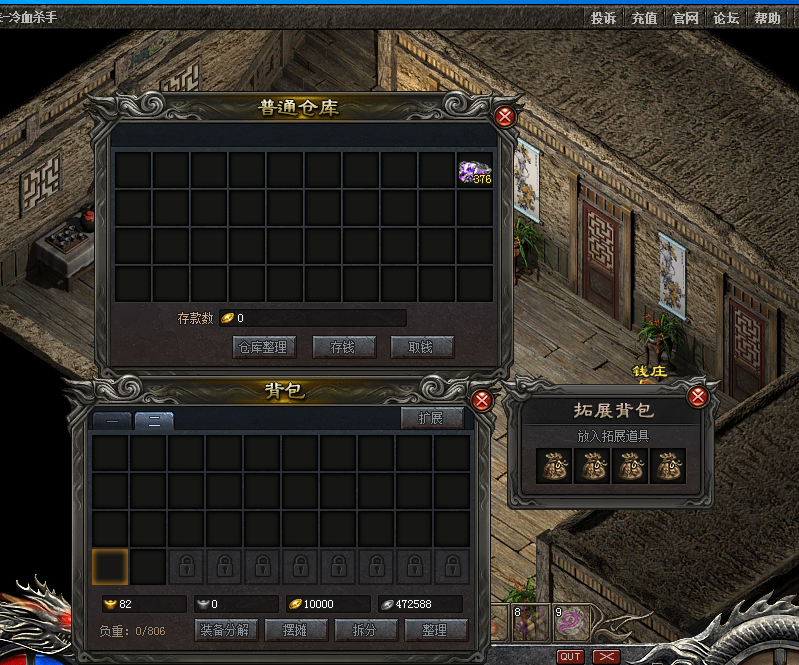Open the 扩展 expand button in backpack
This screenshot has width=799, height=665.
click(x=431, y=418)
